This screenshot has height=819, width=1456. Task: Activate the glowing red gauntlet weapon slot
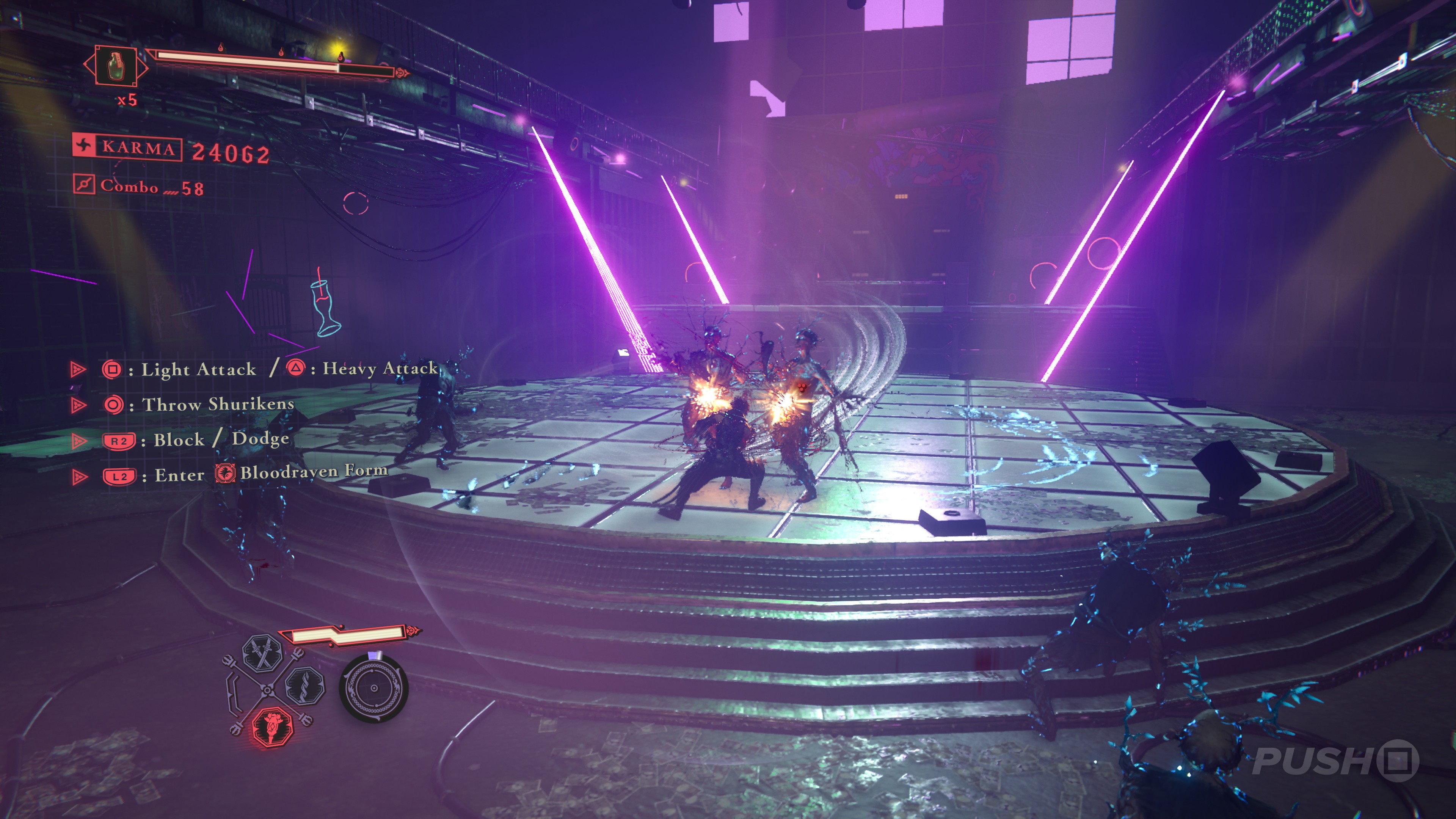pos(272,726)
